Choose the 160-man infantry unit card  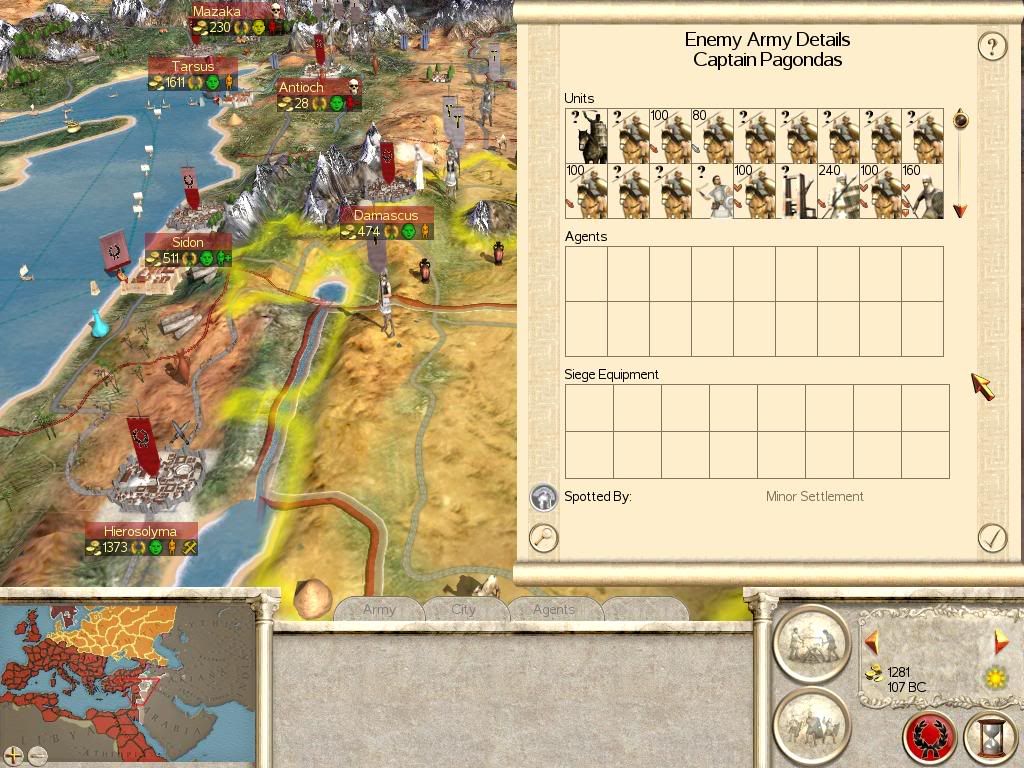click(x=922, y=191)
